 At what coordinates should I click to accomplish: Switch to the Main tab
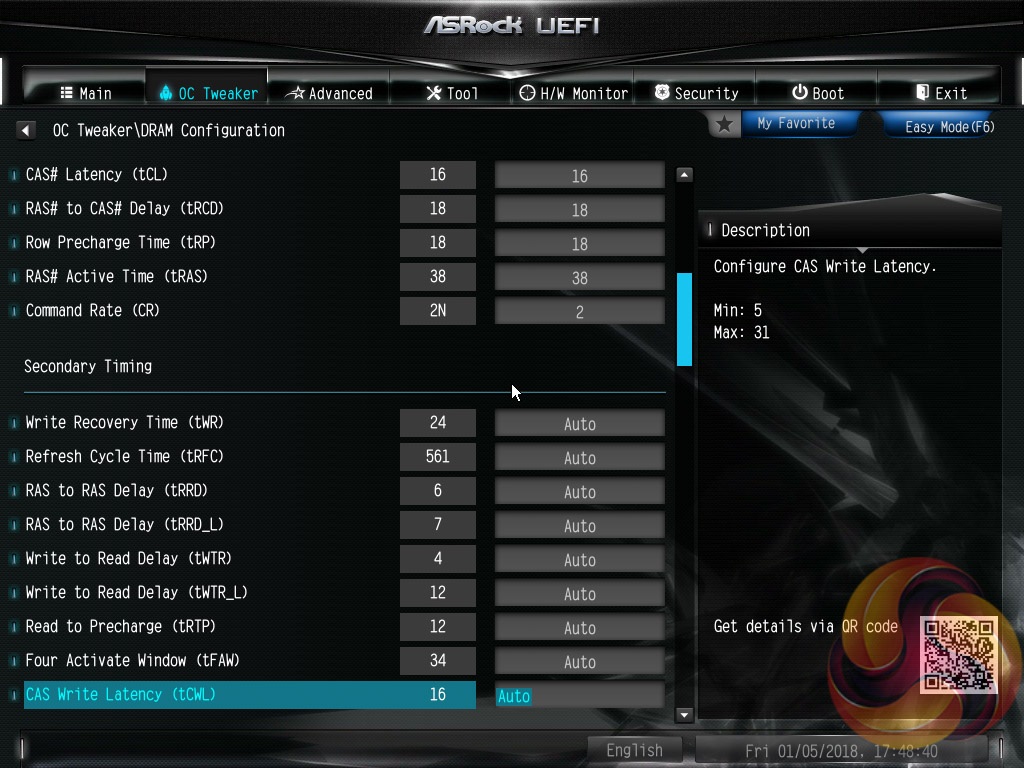[86, 93]
